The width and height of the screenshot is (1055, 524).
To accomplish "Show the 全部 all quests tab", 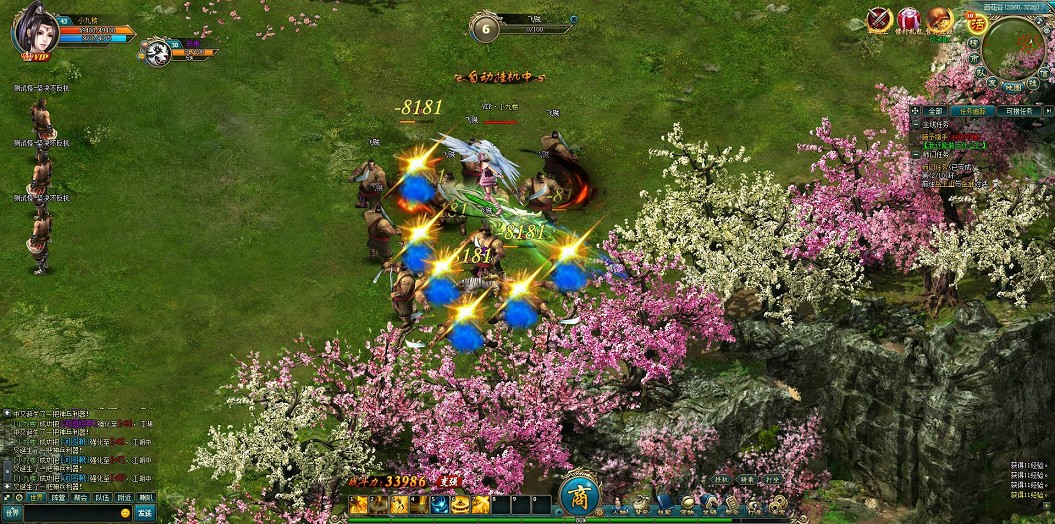I will coord(934,111).
